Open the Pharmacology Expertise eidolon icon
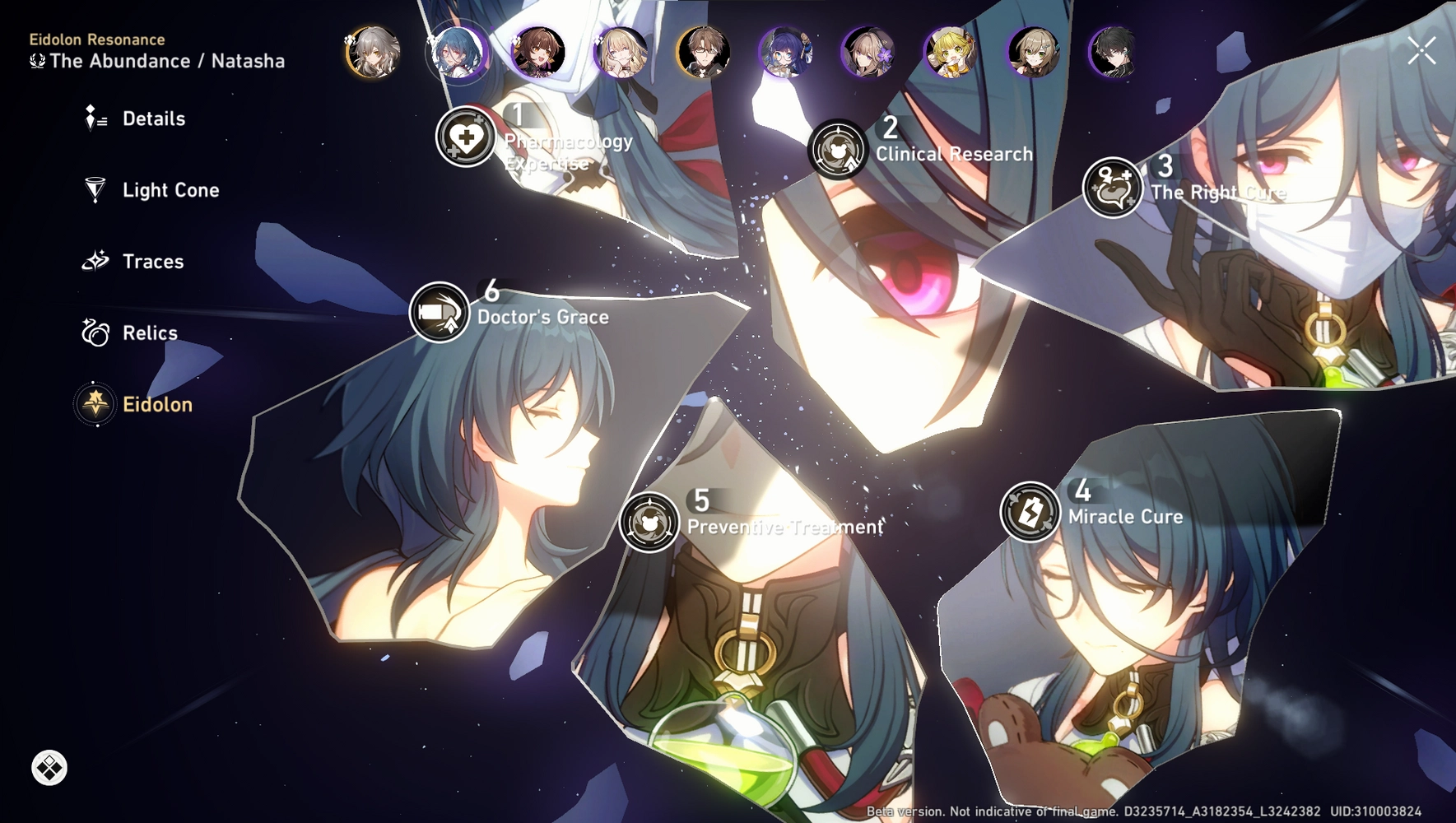 467,138
